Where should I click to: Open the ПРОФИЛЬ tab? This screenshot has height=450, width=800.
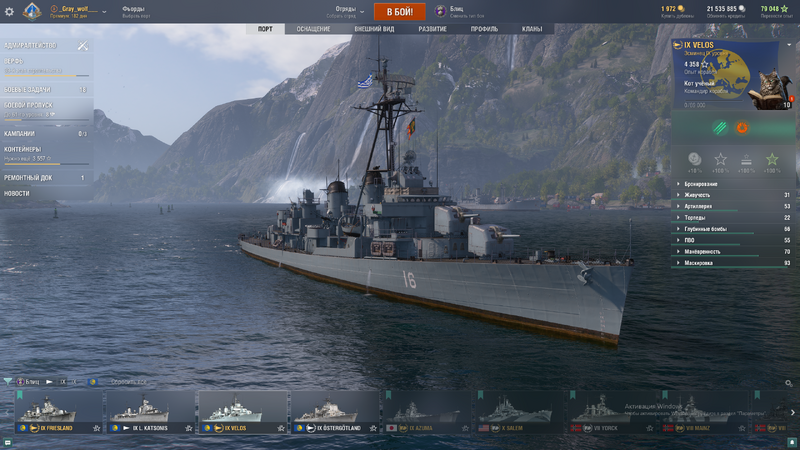coord(485,29)
